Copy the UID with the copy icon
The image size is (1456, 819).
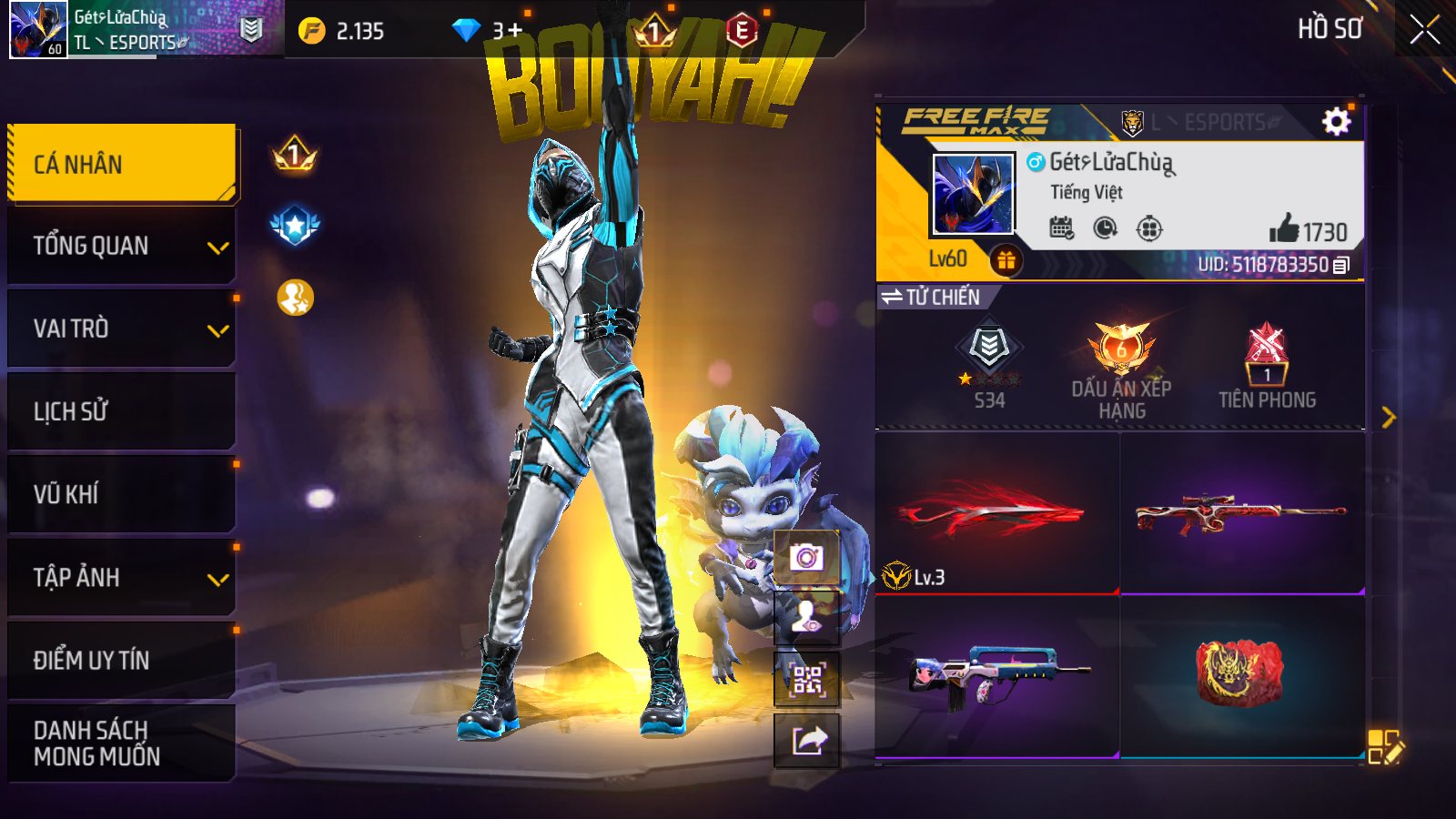point(1341,266)
